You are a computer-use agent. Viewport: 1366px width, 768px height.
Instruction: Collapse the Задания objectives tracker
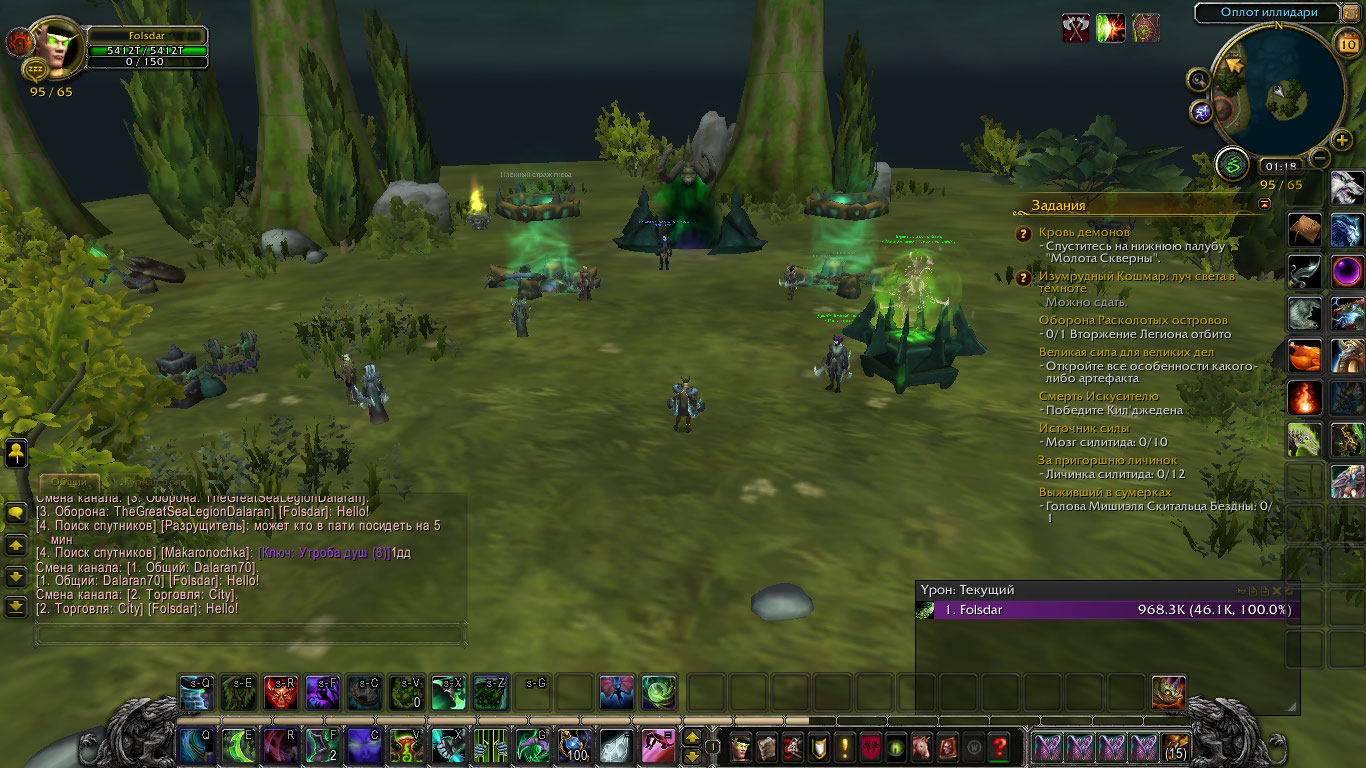click(1265, 204)
